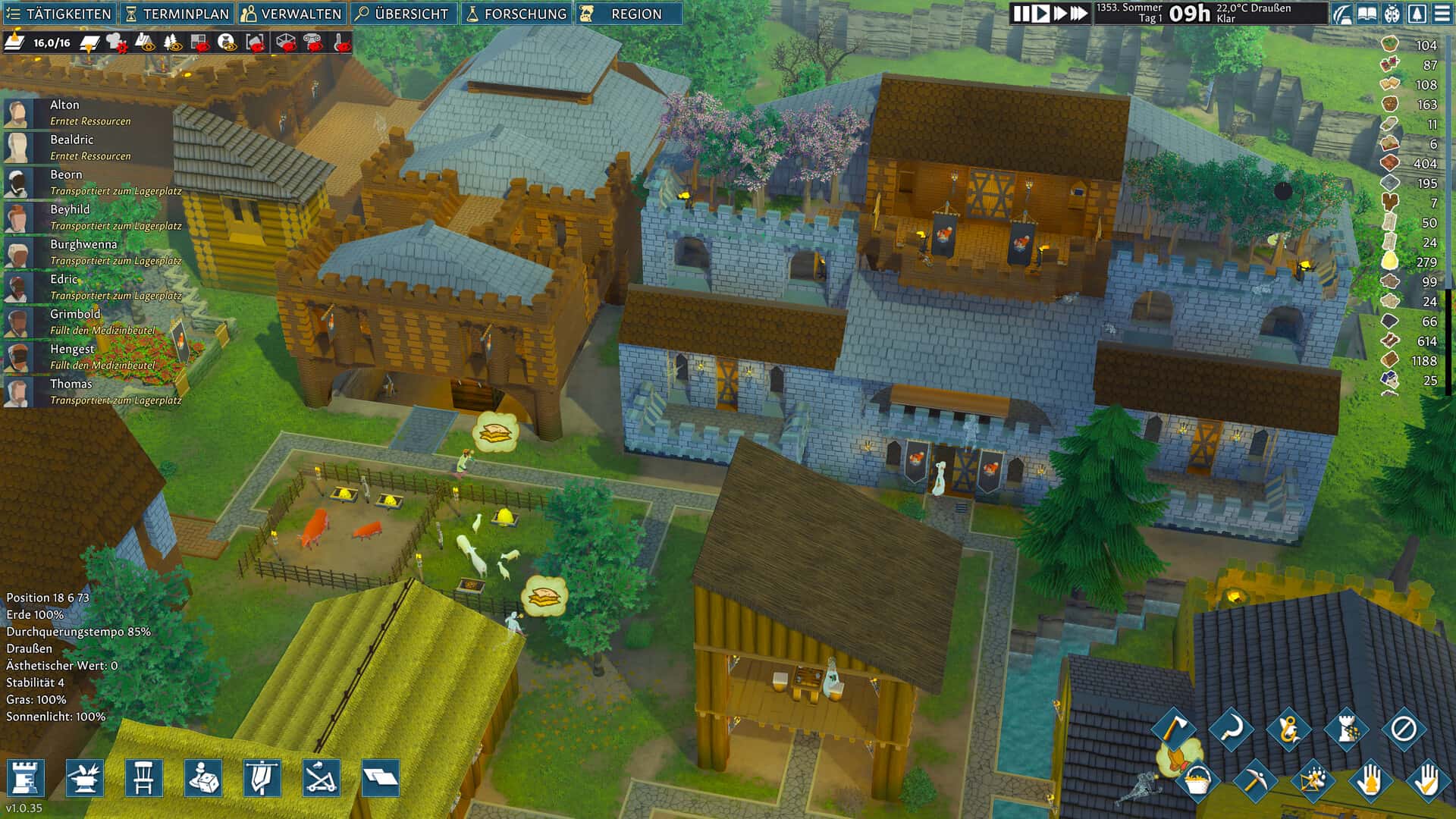Open the Terminplan schedule menu
The image size is (1456, 819).
pos(177,14)
